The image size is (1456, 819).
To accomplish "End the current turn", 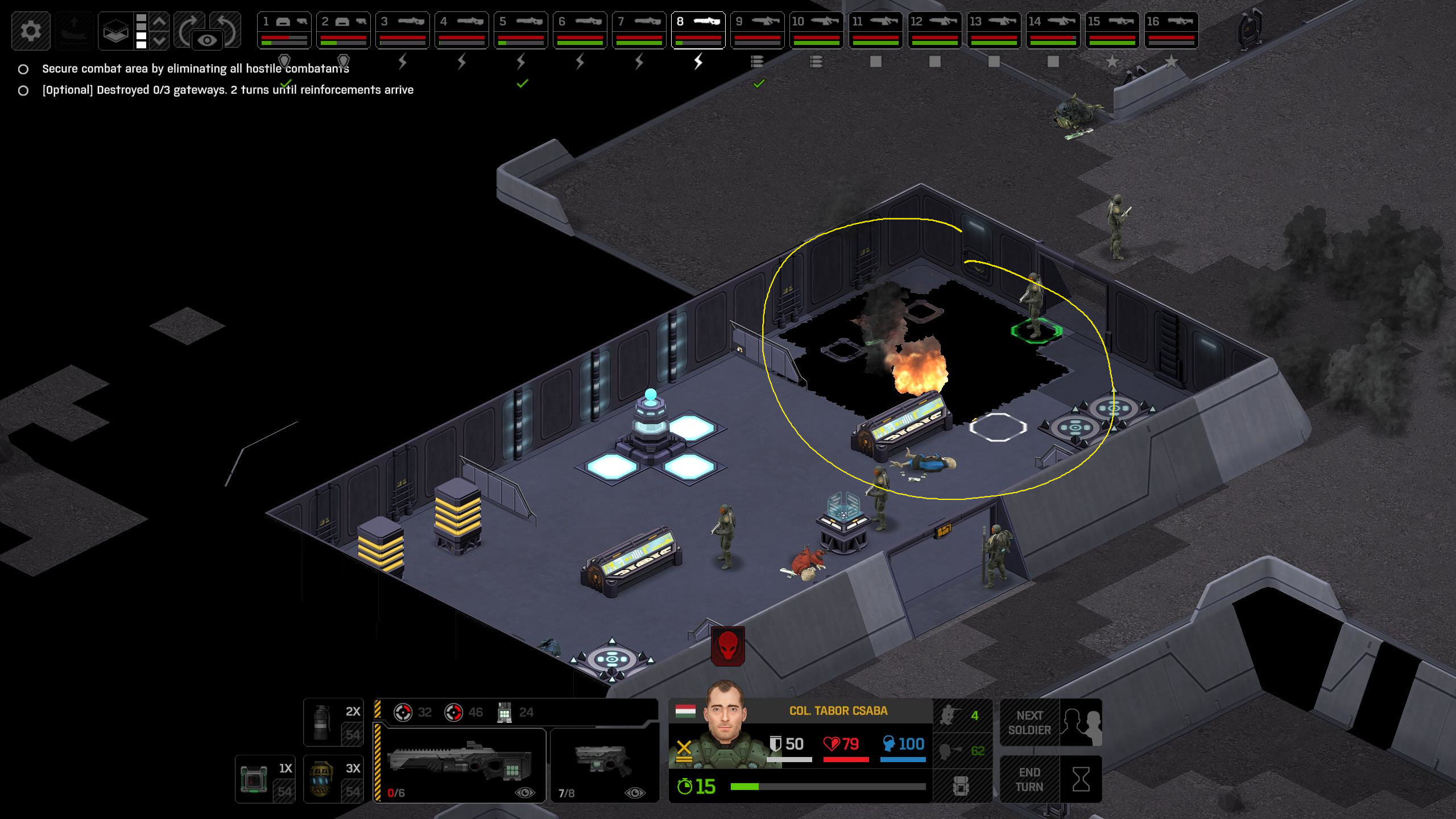I will point(1050,779).
